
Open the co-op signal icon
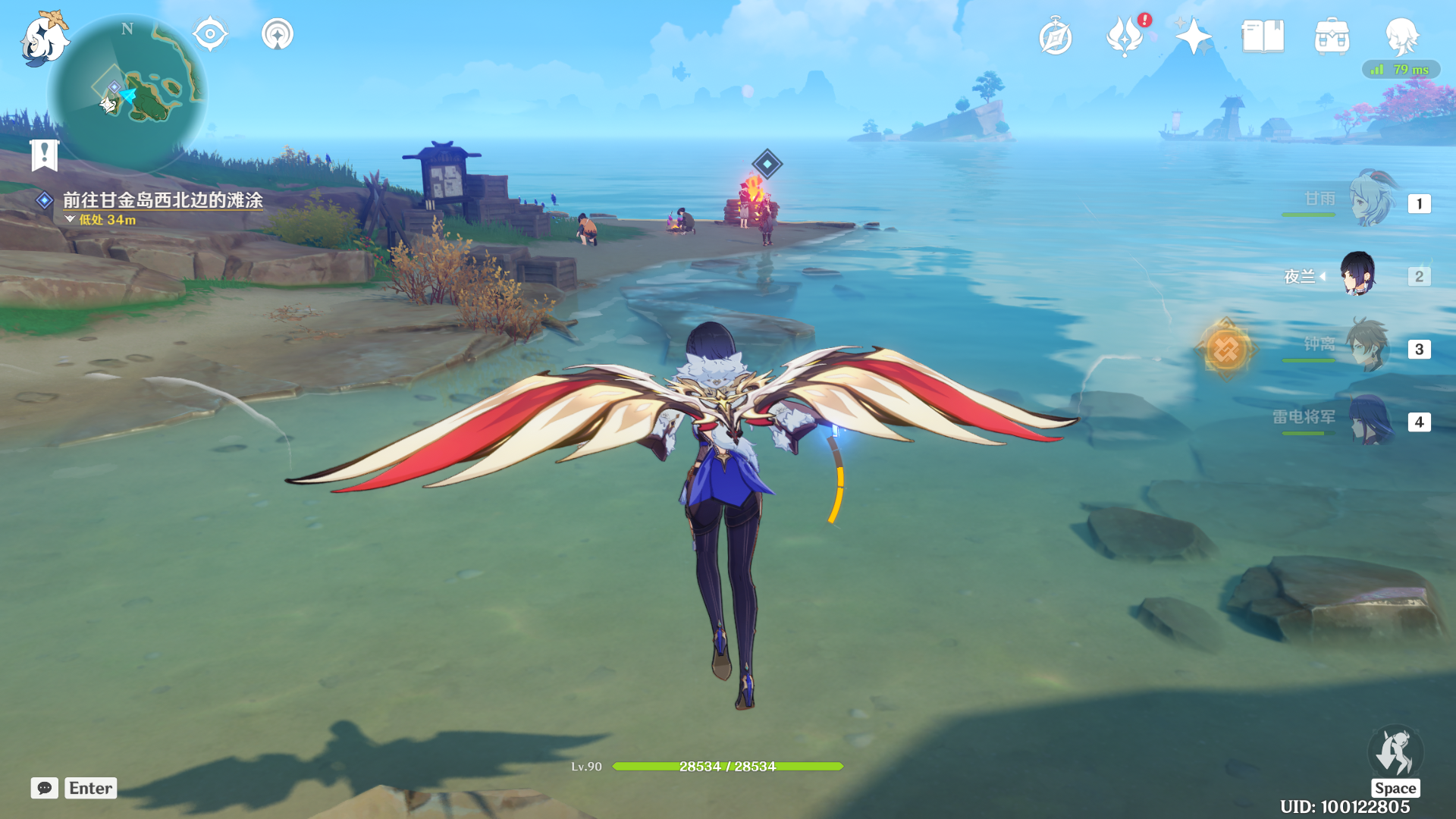tap(278, 34)
